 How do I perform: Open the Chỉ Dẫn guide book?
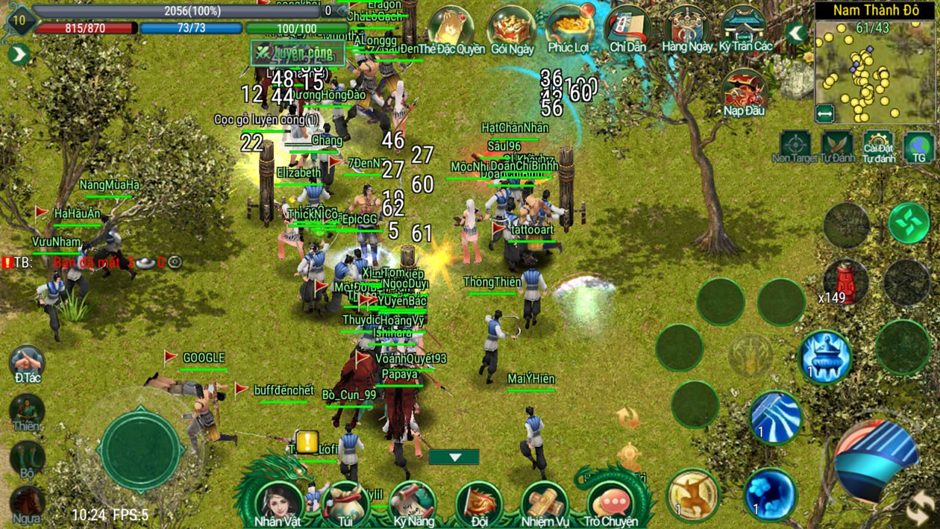(628, 27)
